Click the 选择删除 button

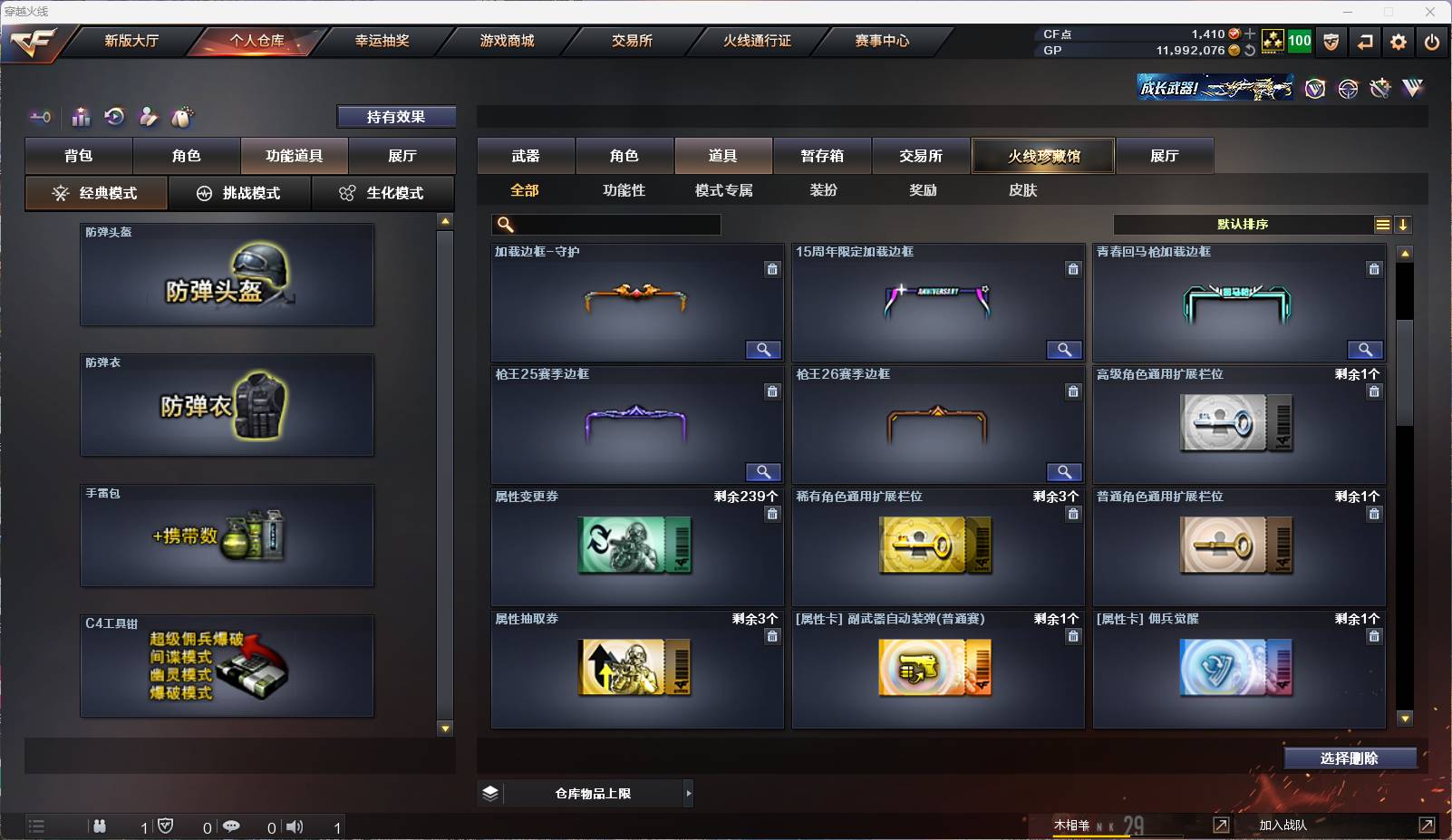tap(1352, 758)
